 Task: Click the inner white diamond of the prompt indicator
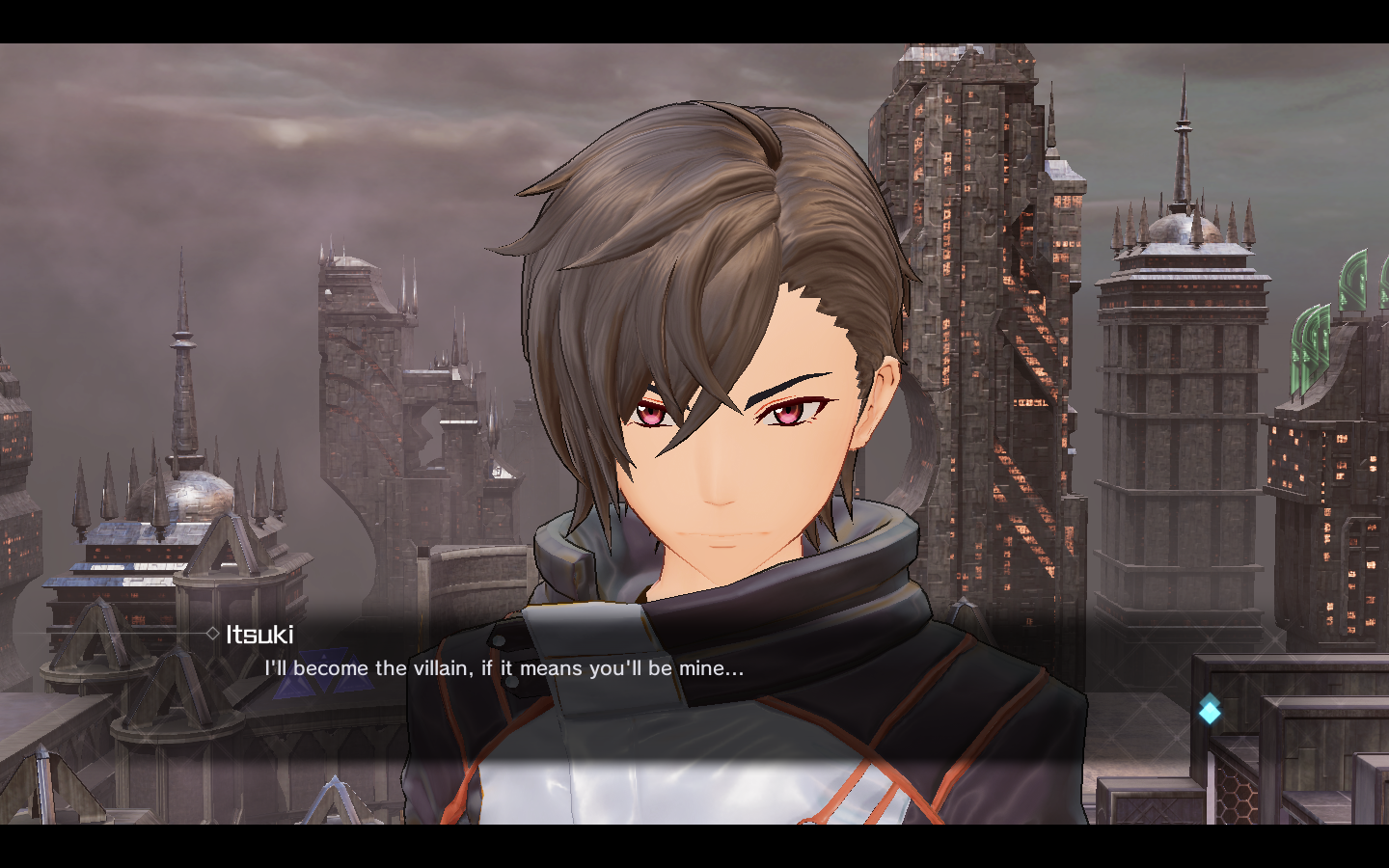tap(1211, 713)
